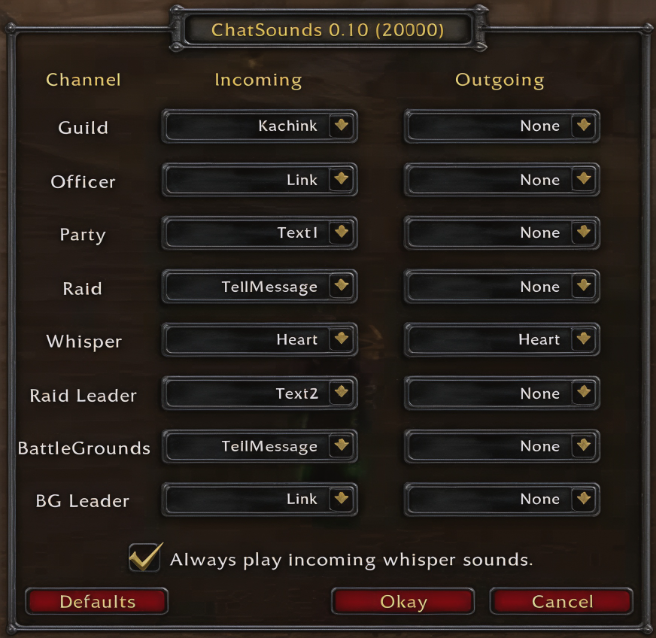Expand the Raid outgoing sound dropdown
Screen dimensions: 656x638
point(583,287)
